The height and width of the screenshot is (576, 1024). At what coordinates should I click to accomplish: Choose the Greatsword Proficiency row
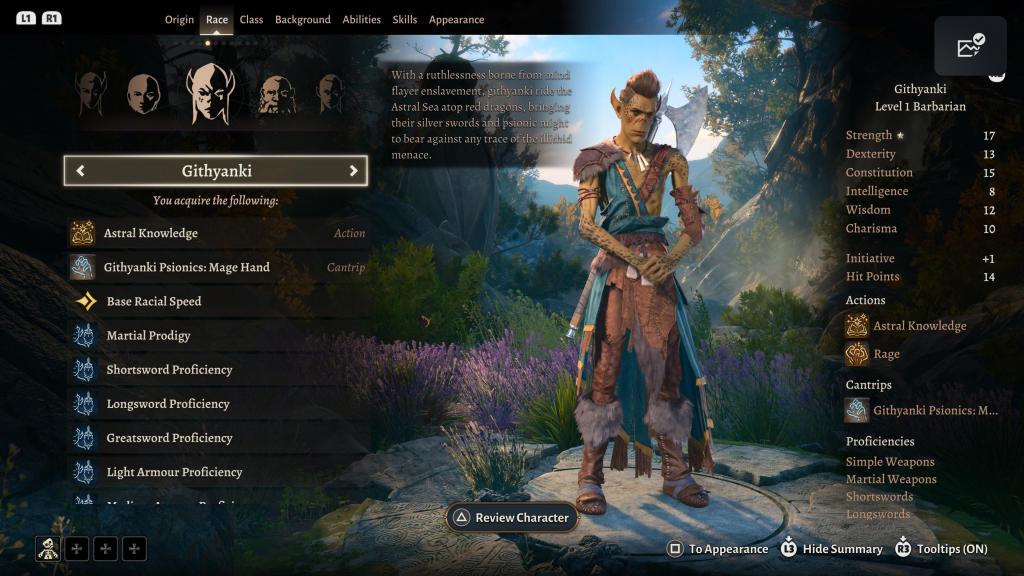(216, 438)
